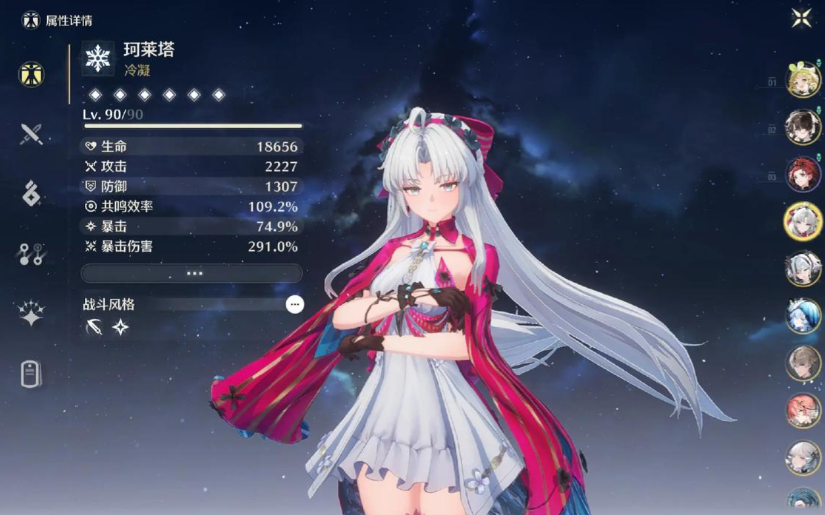Open the Resonance Chain sparkle tab
The width and height of the screenshot is (825, 515).
tap(31, 313)
